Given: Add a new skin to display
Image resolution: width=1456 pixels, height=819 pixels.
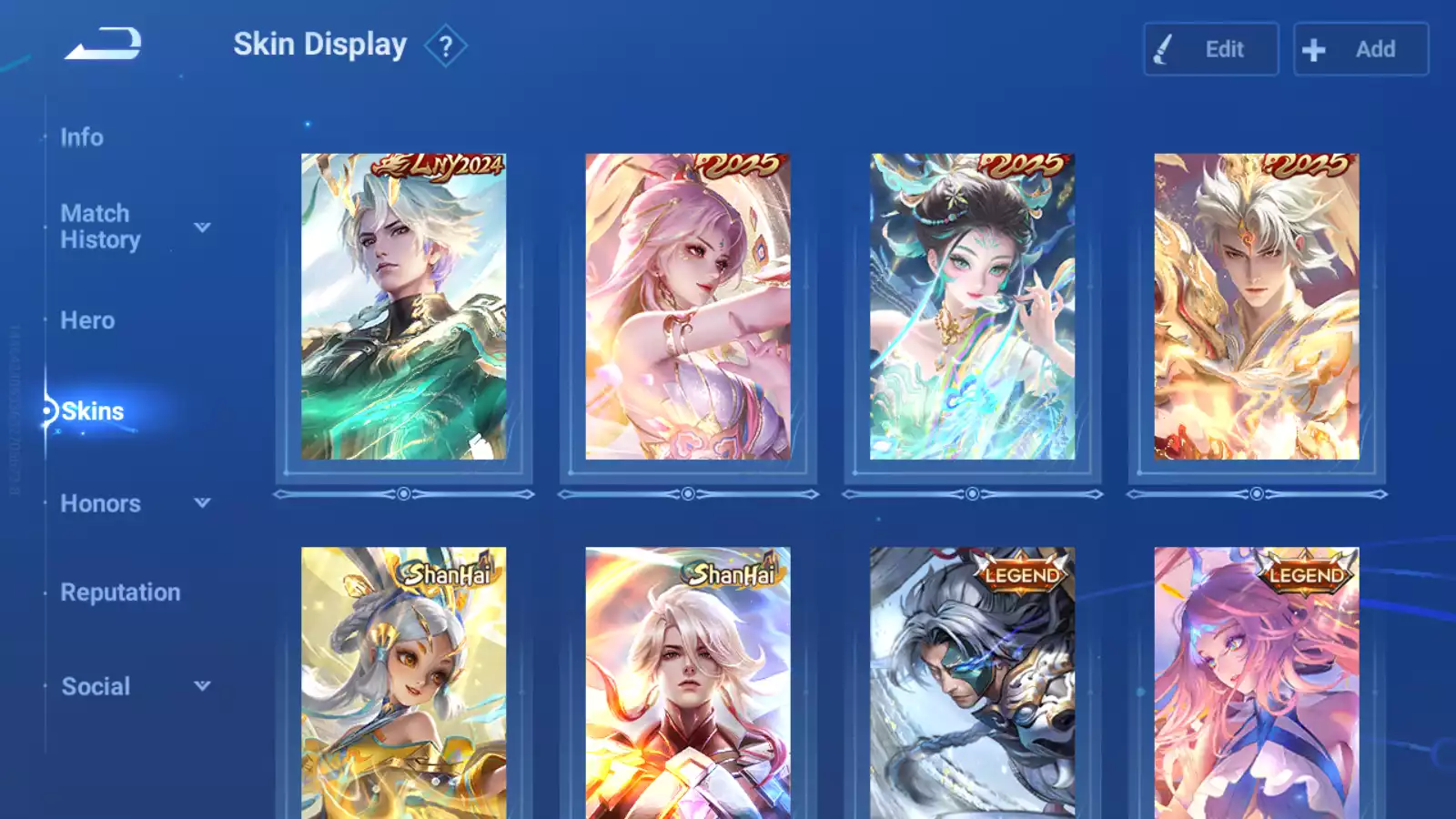Looking at the screenshot, I should click(1360, 49).
